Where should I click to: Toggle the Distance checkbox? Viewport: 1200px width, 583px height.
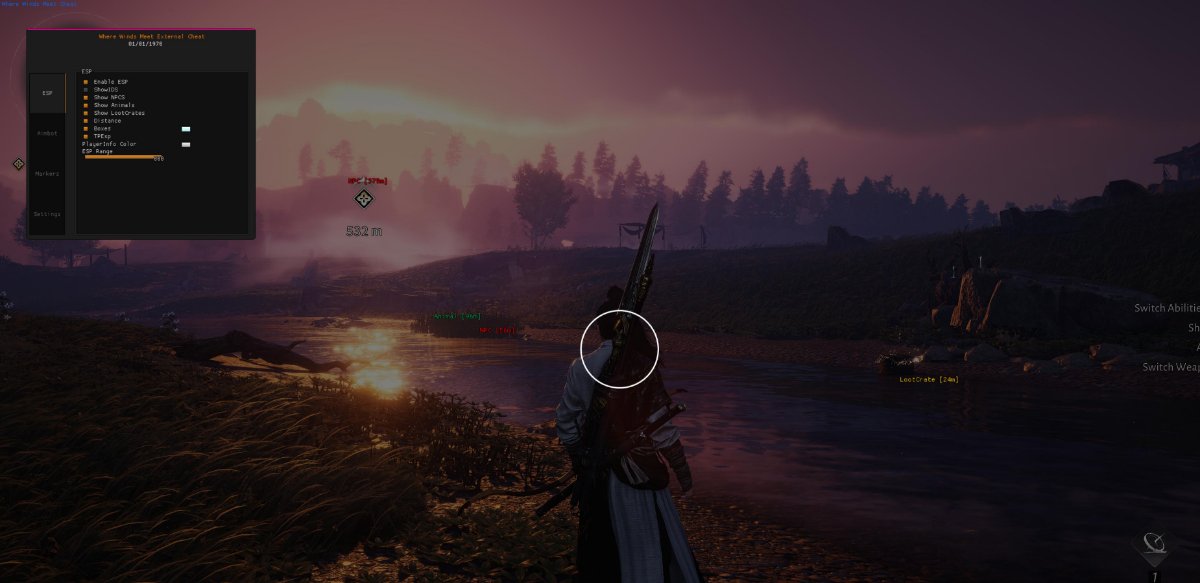pyautogui.click(x=86, y=121)
